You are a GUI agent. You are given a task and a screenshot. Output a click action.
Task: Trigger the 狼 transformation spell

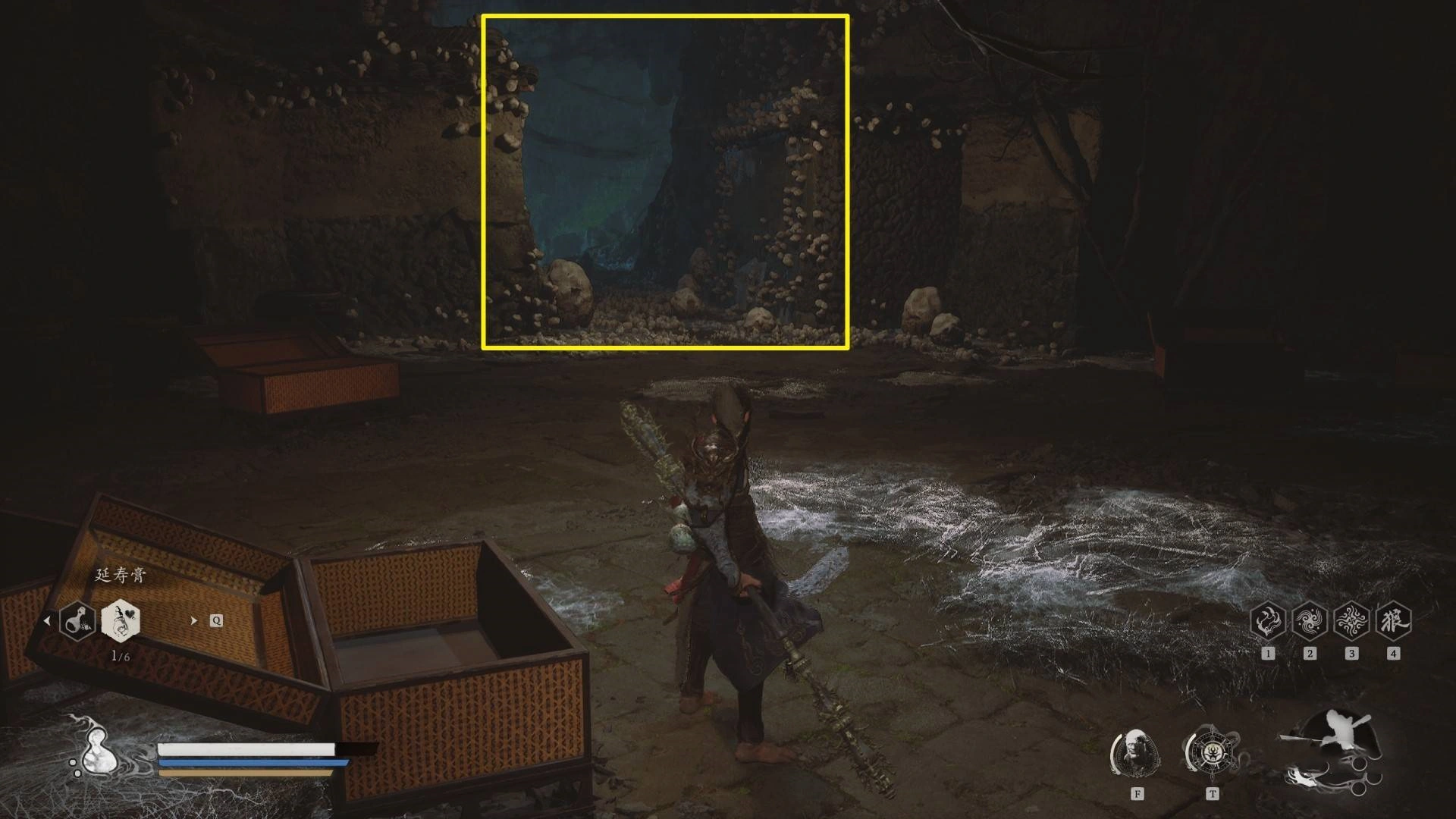[x=1392, y=621]
